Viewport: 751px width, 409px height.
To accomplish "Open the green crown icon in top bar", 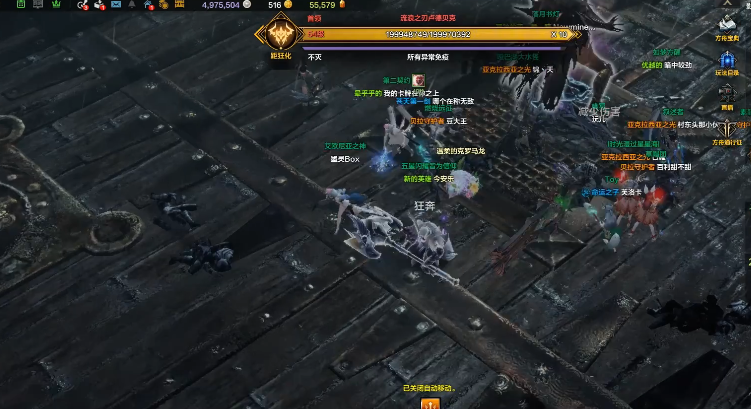I will point(54,6).
